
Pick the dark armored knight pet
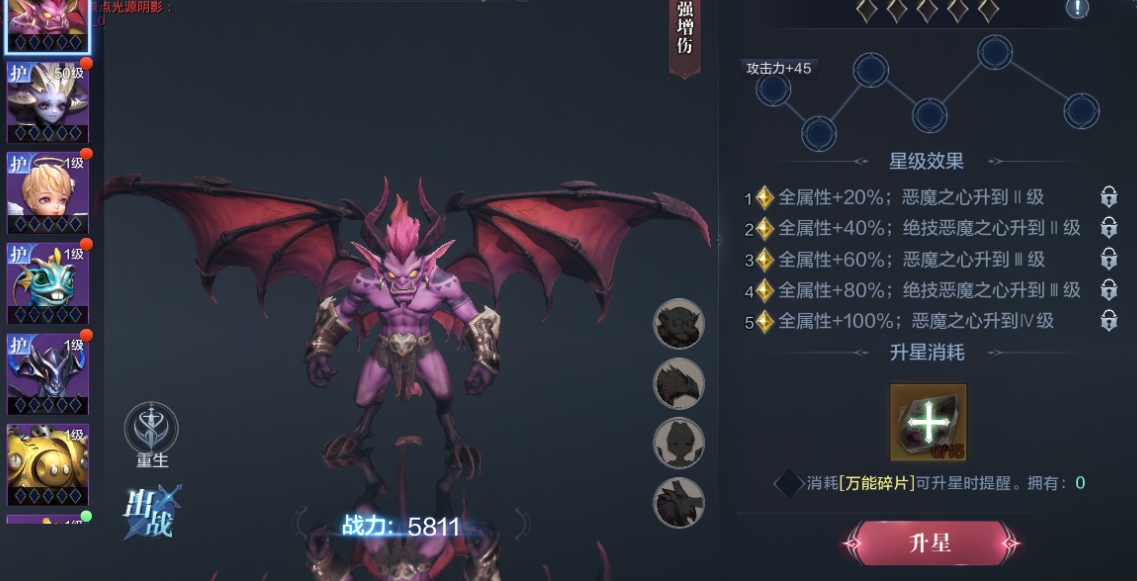(47, 372)
